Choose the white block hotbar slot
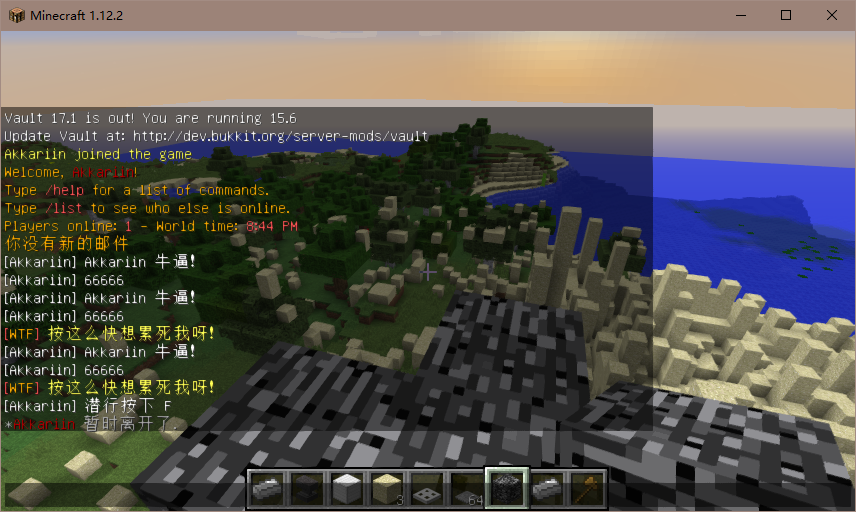Image resolution: width=856 pixels, height=512 pixels. (347, 488)
